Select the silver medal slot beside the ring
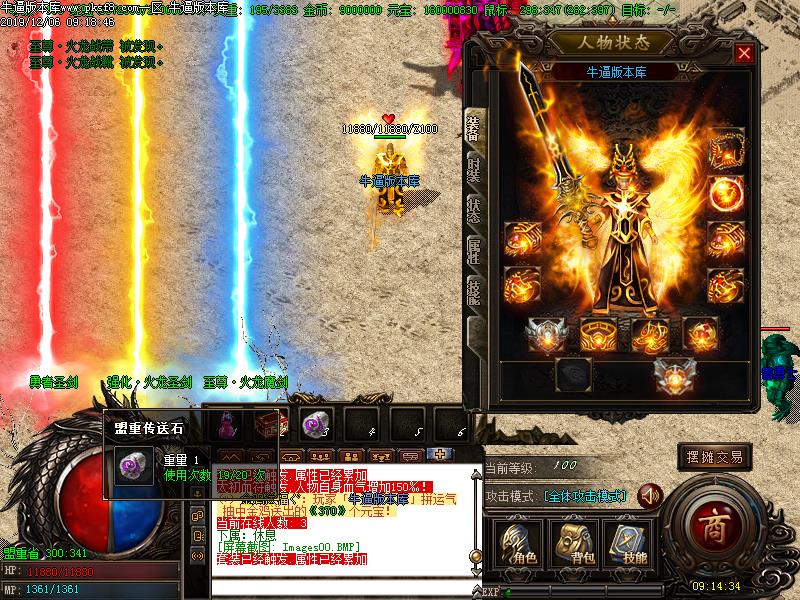Screen dimensions: 800x600 tap(546, 336)
